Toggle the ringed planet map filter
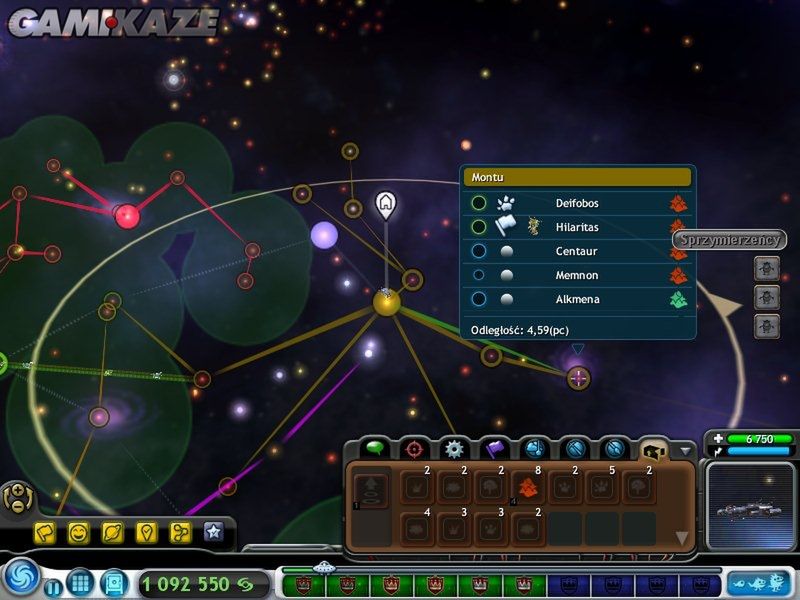Viewport: 800px width, 600px height. pos(112,533)
